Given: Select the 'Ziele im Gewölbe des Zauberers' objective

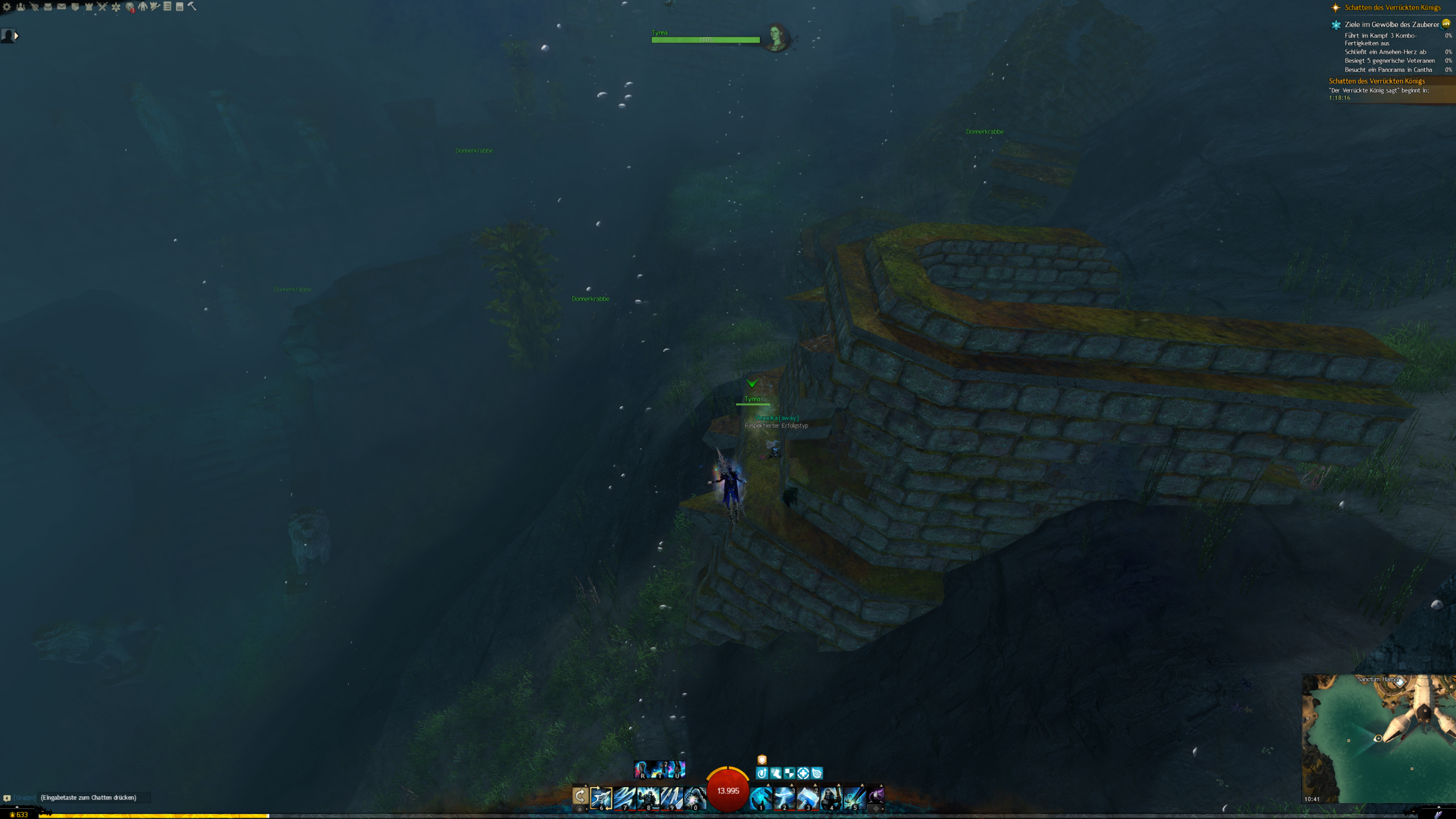Looking at the screenshot, I should [1391, 24].
